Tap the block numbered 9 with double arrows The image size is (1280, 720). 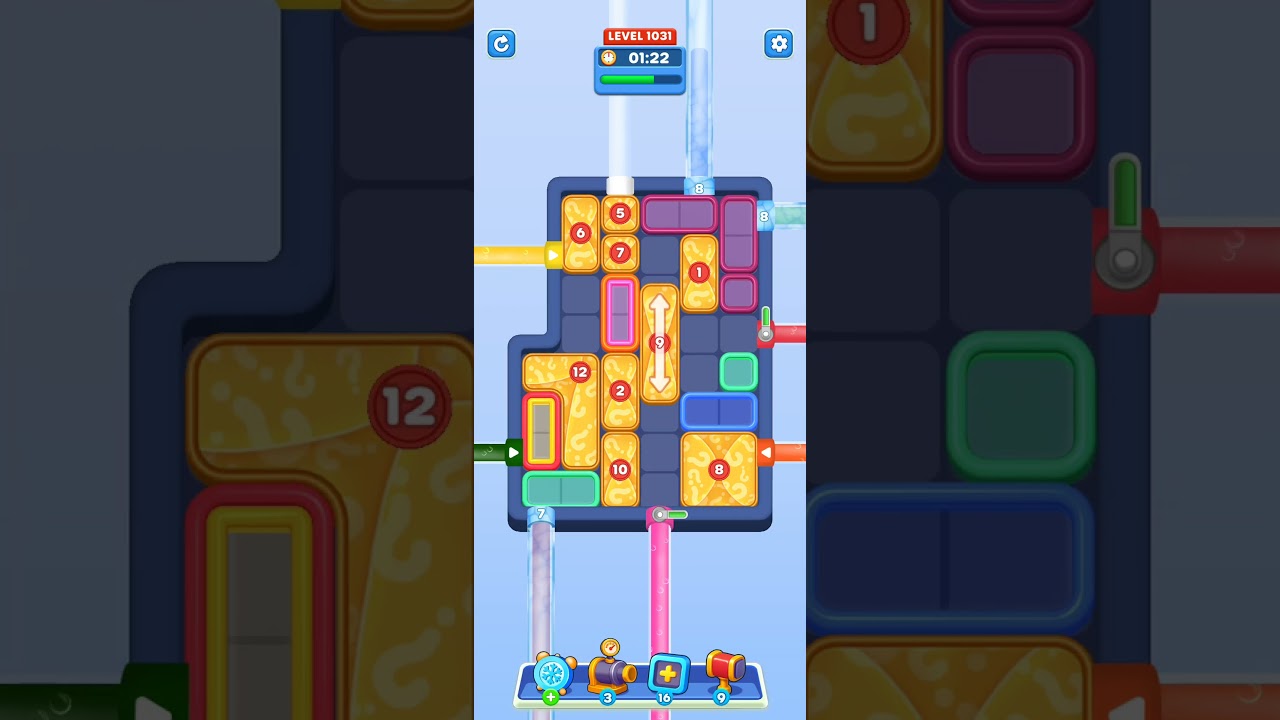click(659, 343)
